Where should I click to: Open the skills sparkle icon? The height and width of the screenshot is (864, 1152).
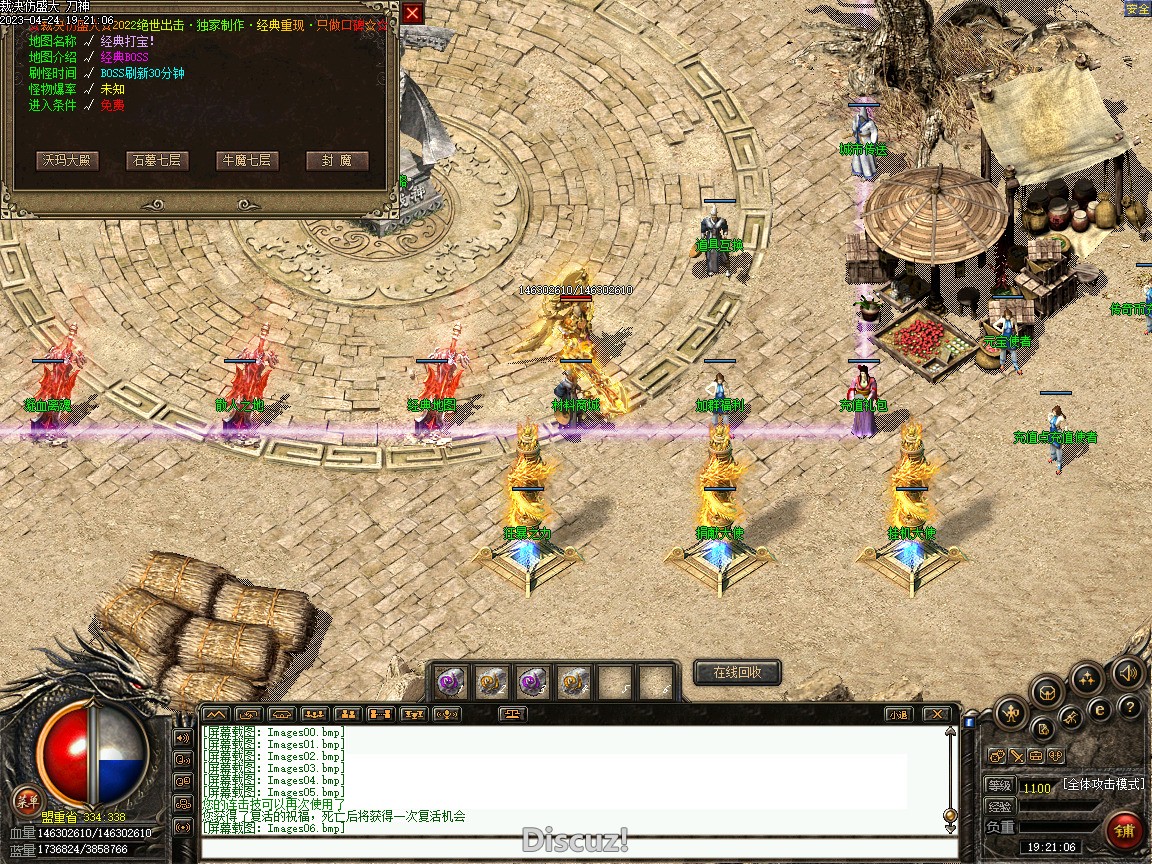[1087, 679]
